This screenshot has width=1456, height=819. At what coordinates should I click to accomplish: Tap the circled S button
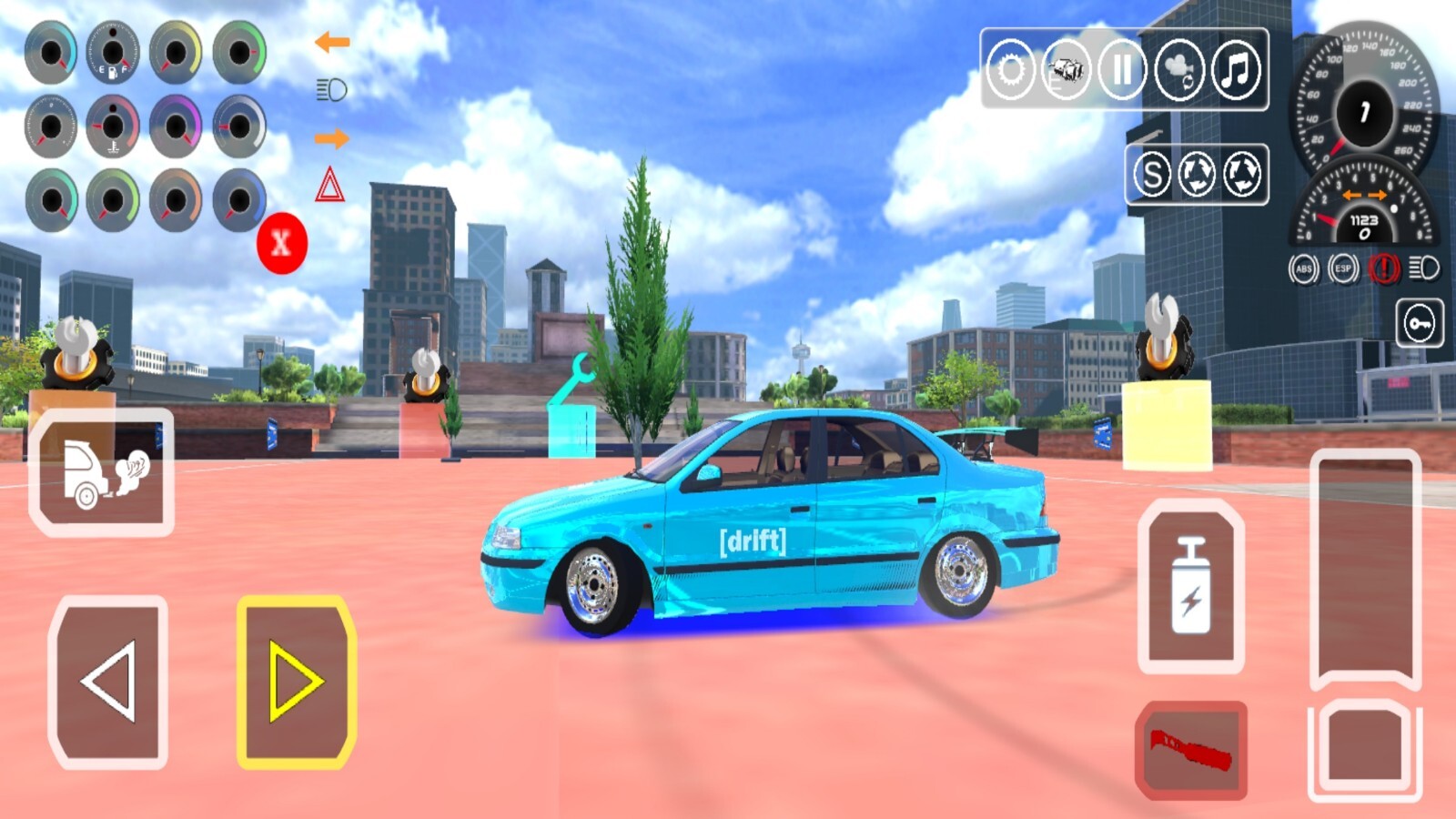1152,174
